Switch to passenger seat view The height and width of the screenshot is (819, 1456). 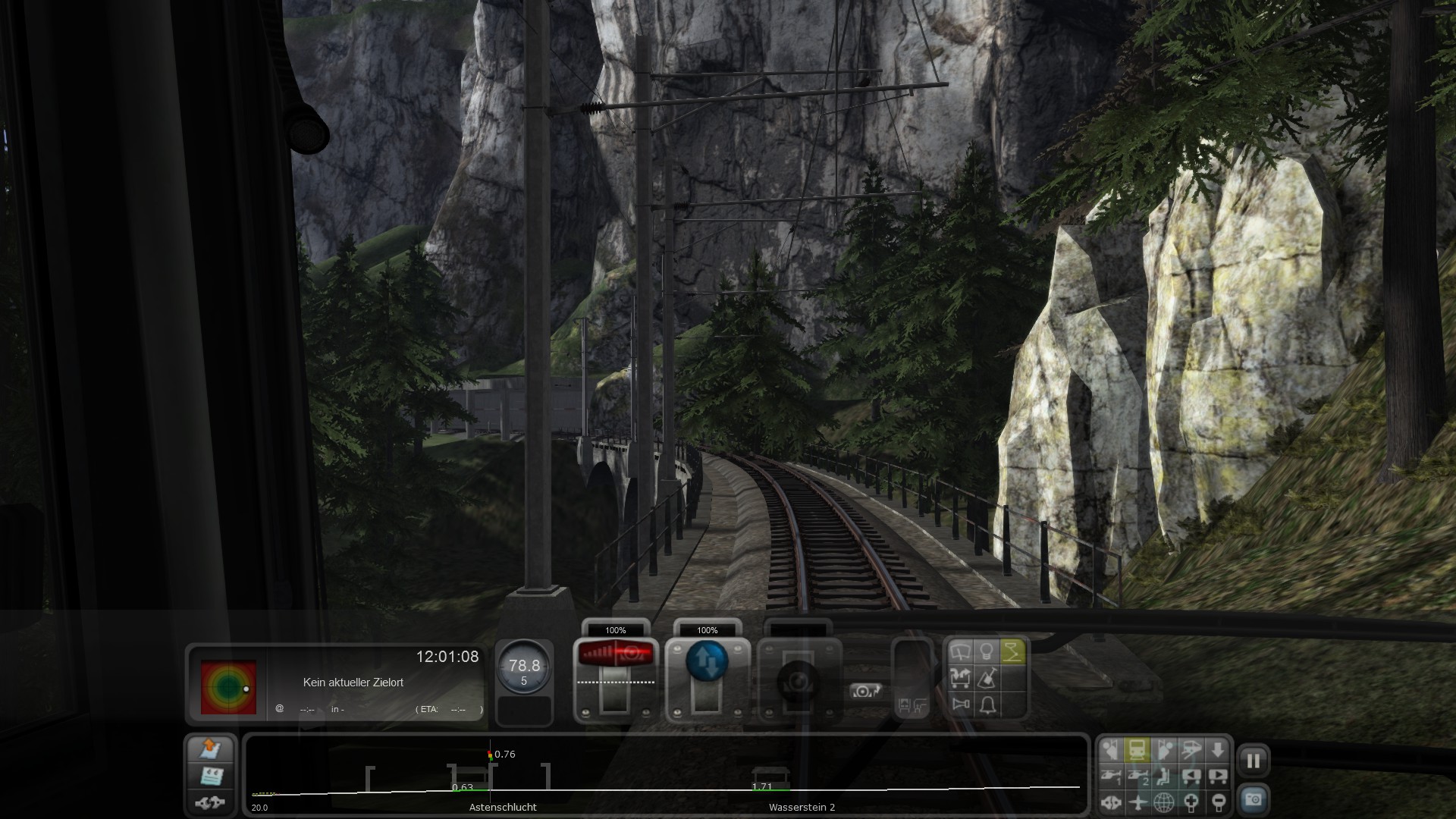click(1163, 776)
